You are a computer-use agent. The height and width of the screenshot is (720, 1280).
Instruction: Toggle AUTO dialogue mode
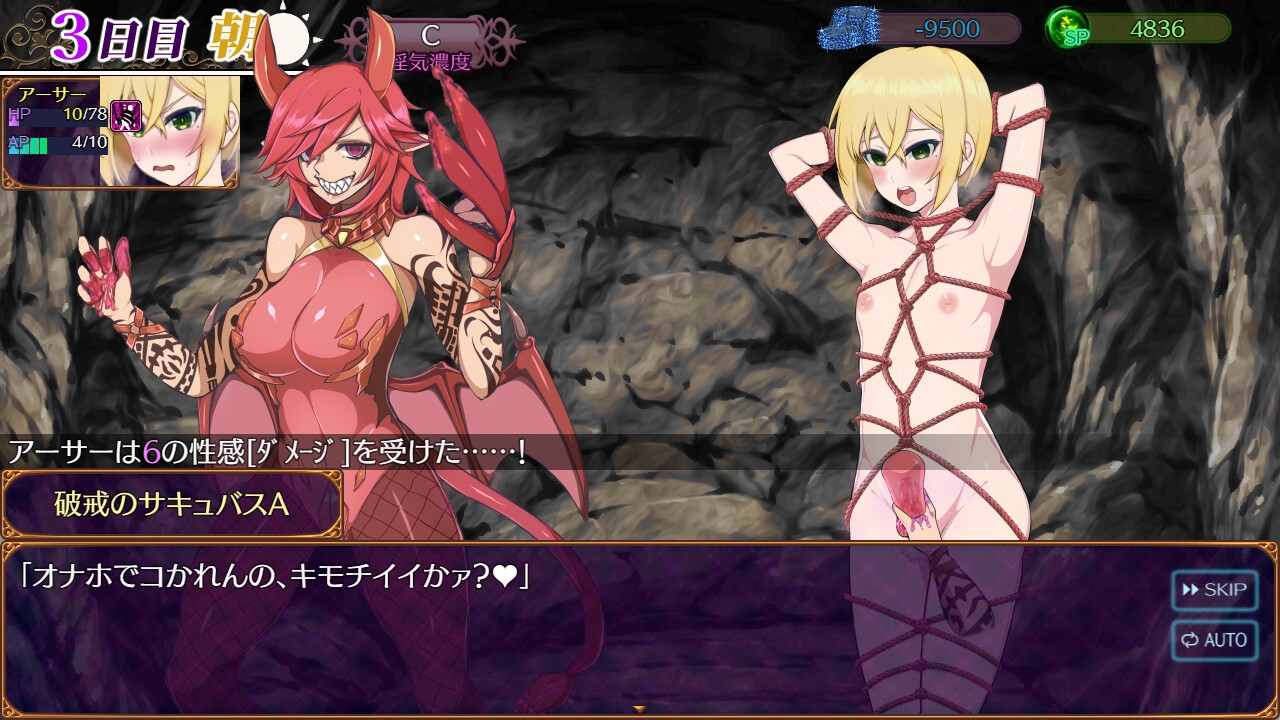[x=1214, y=640]
